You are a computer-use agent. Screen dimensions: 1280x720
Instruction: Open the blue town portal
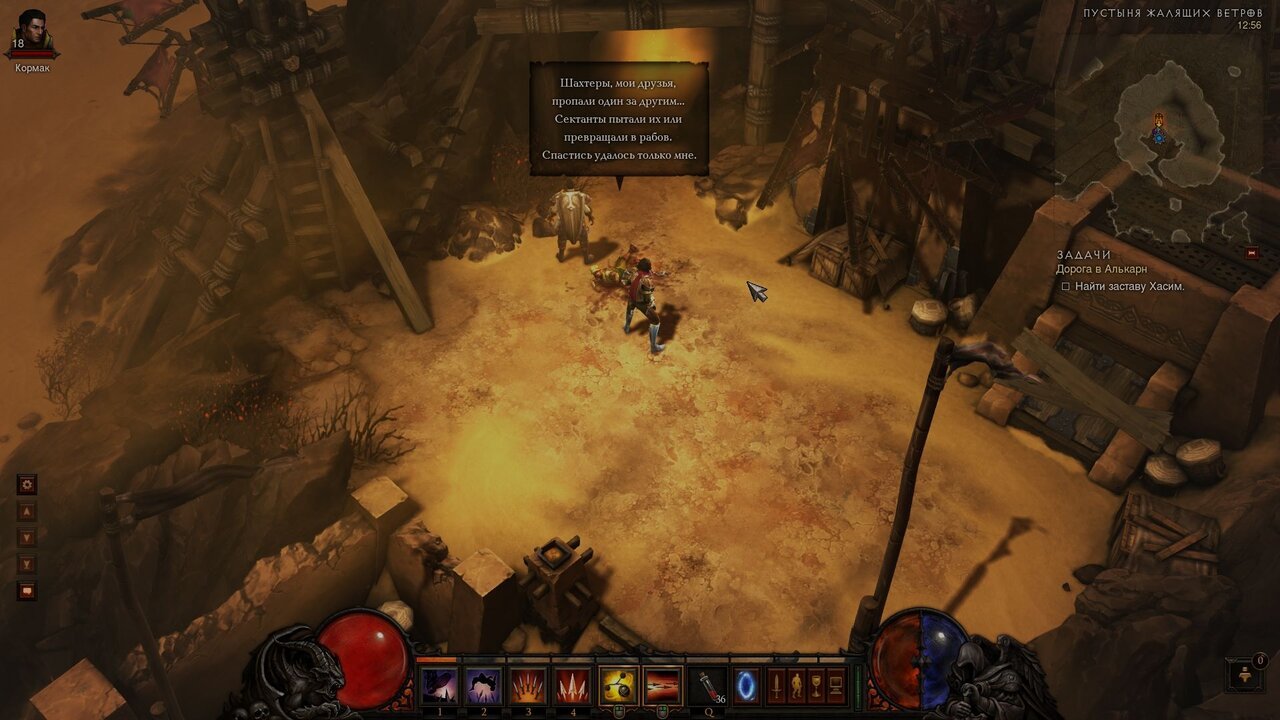(x=746, y=686)
